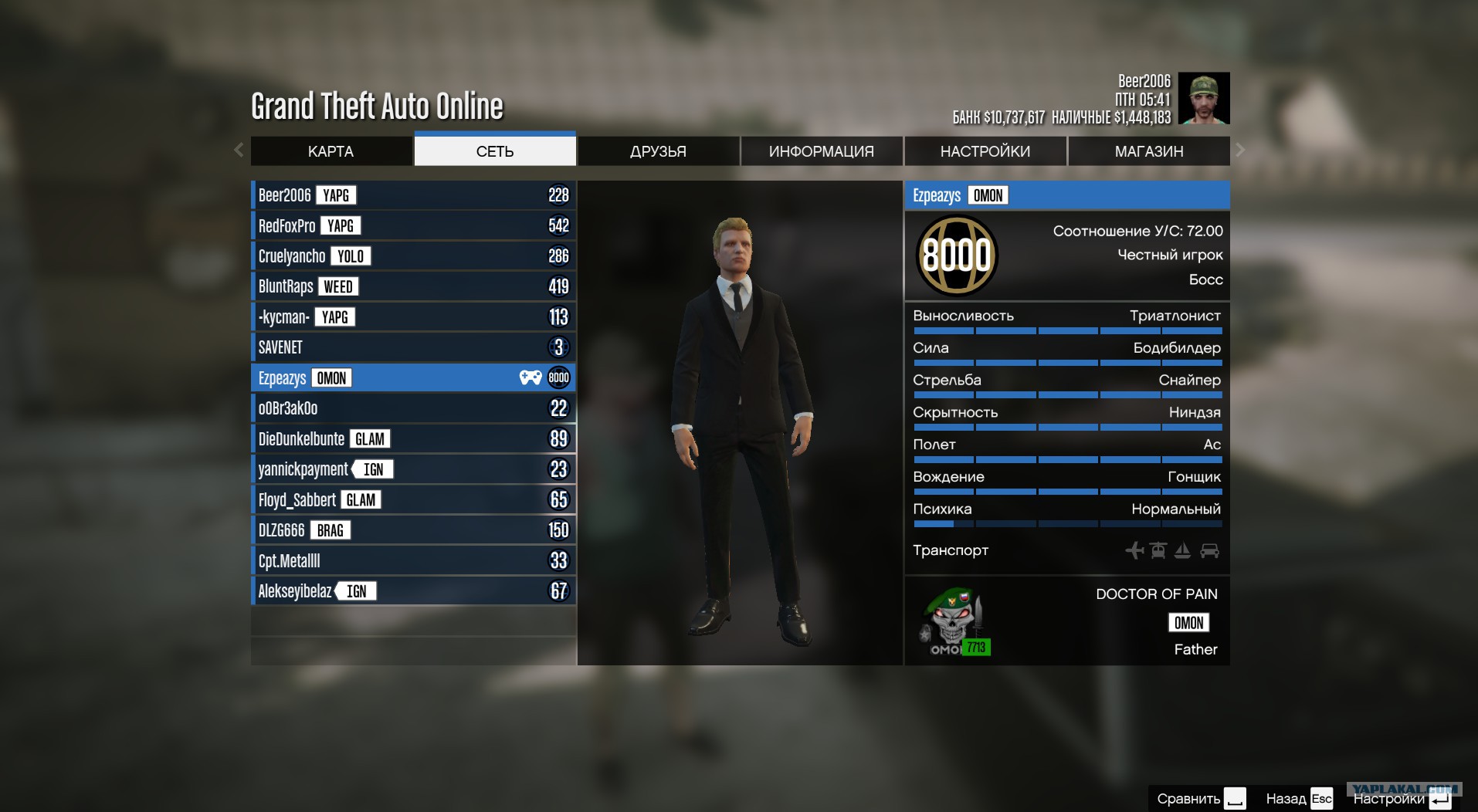1478x812 pixels.
Task: Pick Floyd_Sabbert from the list
Action: (413, 500)
